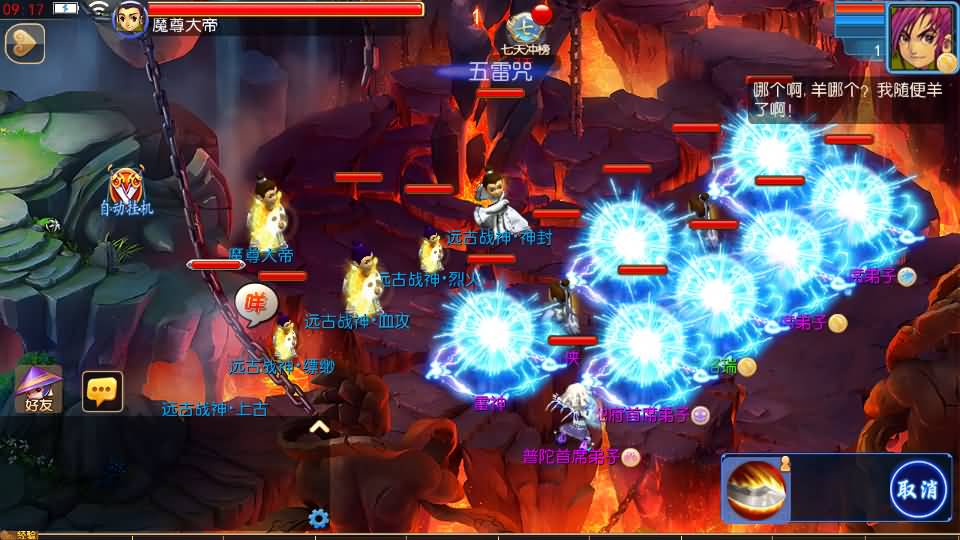960x540 pixels.
Task: Expand the panel with the up arrow
Action: click(319, 427)
